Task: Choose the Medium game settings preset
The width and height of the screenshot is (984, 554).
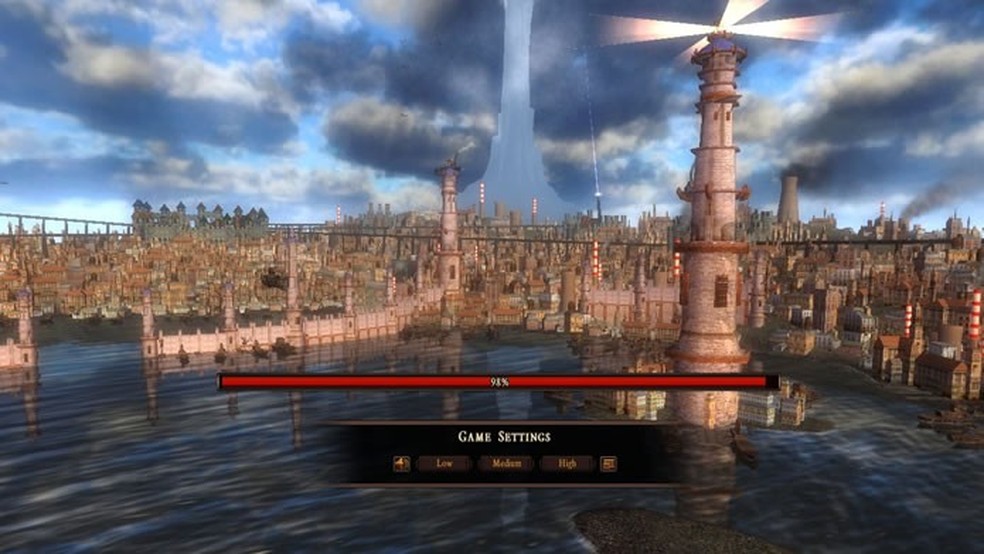Action: [x=505, y=464]
